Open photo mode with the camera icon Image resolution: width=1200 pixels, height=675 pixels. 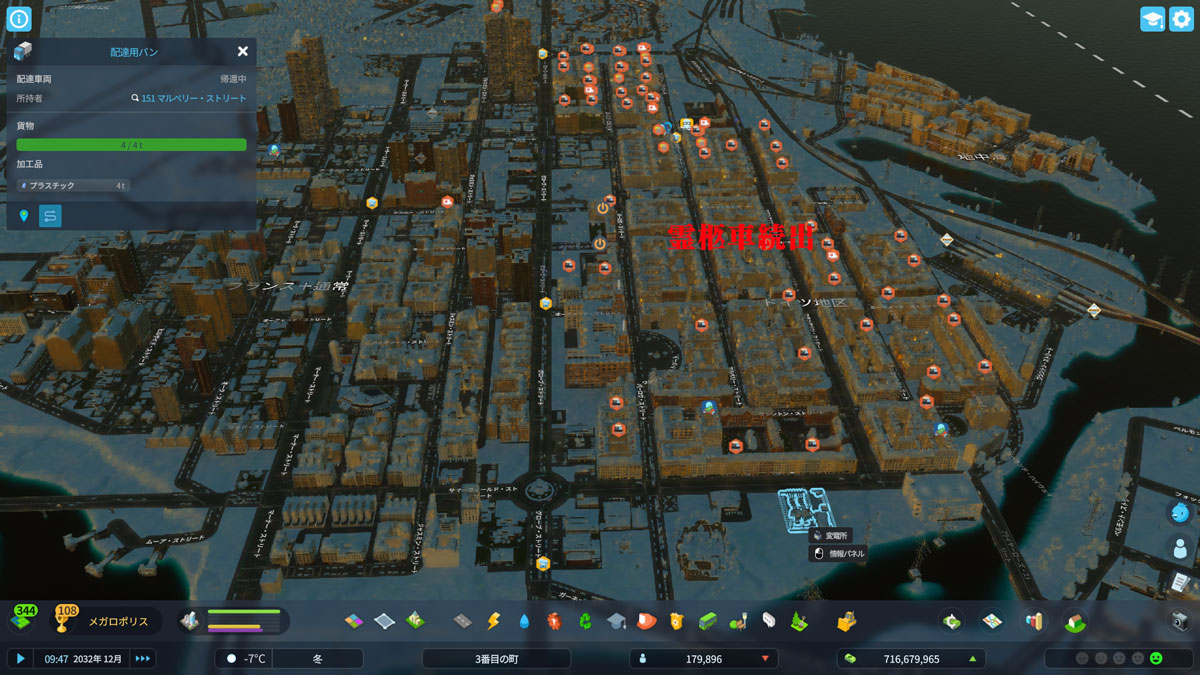click(1180, 621)
